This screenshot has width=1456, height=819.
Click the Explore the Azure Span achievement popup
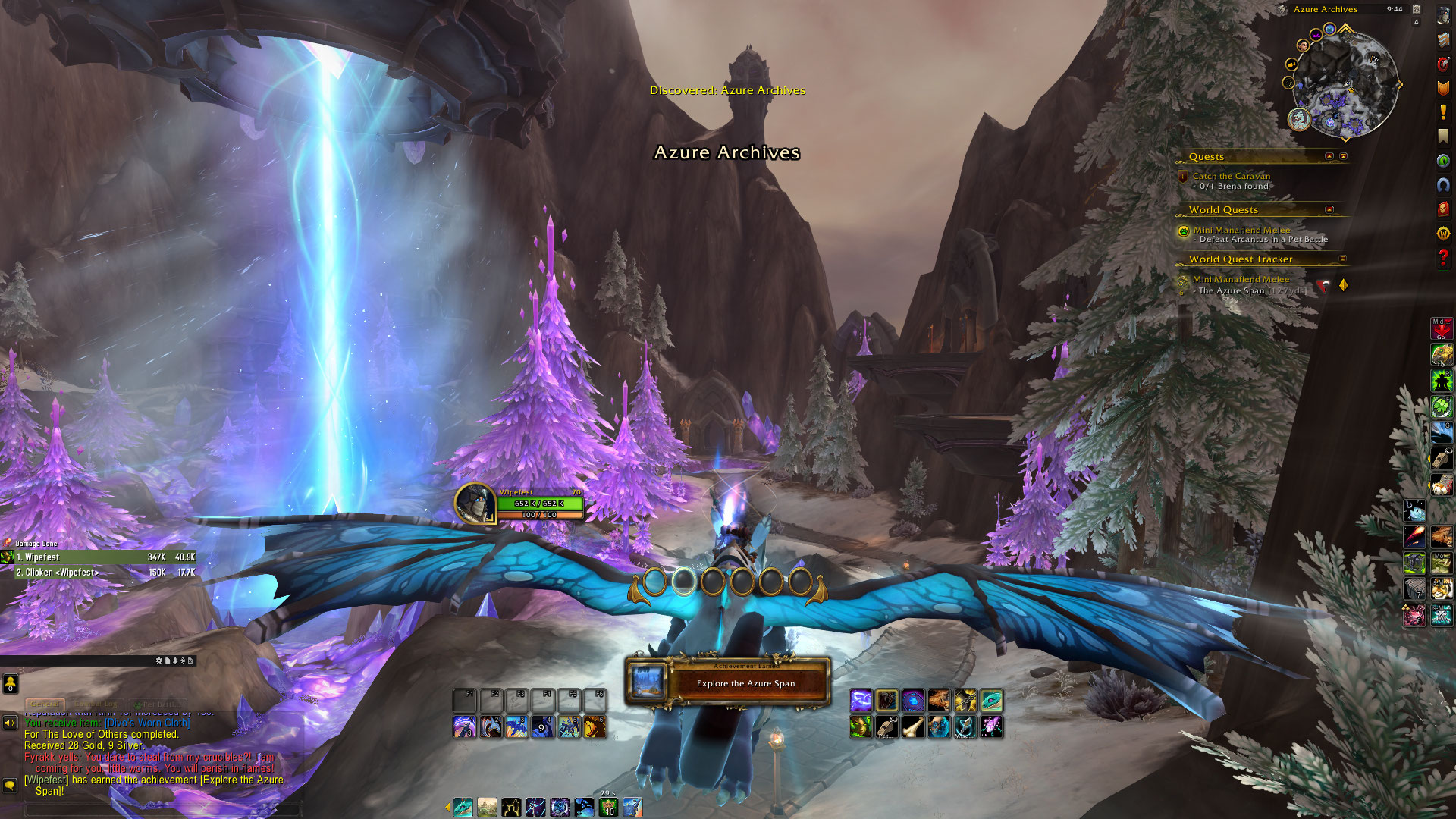(728, 682)
